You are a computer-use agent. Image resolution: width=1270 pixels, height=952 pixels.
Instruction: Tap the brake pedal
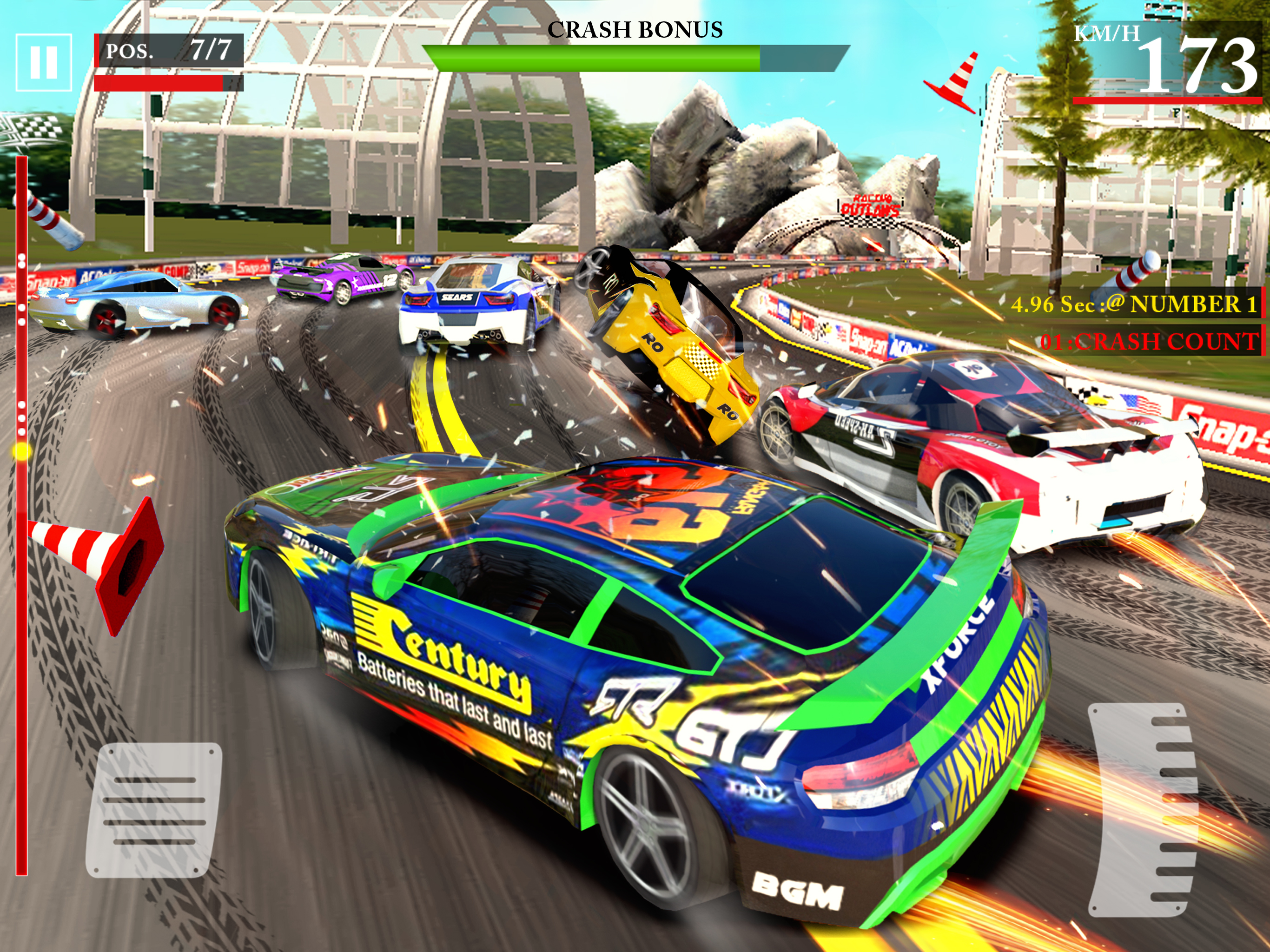(153, 810)
